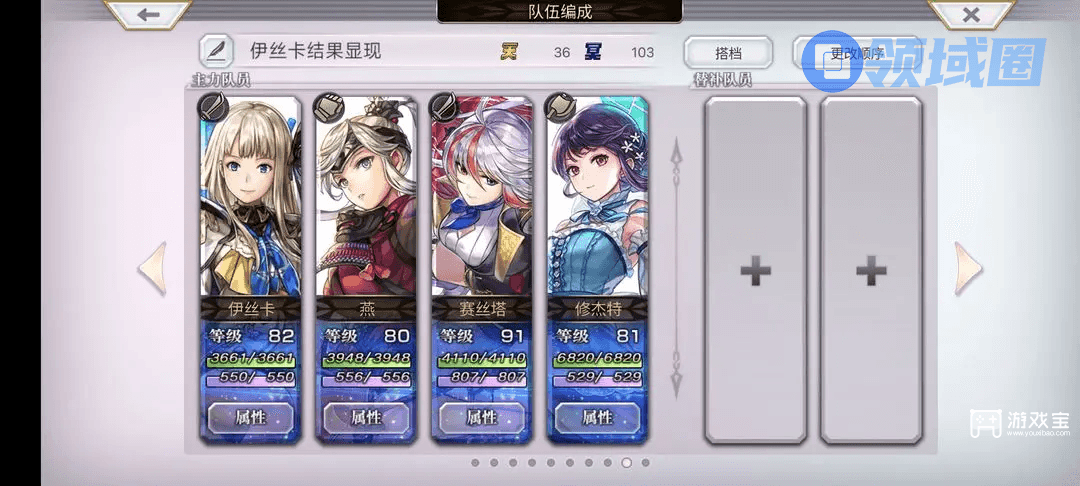This screenshot has height=486, width=1080.
Task: Switch to previous team with left arrow
Action: pos(152,268)
